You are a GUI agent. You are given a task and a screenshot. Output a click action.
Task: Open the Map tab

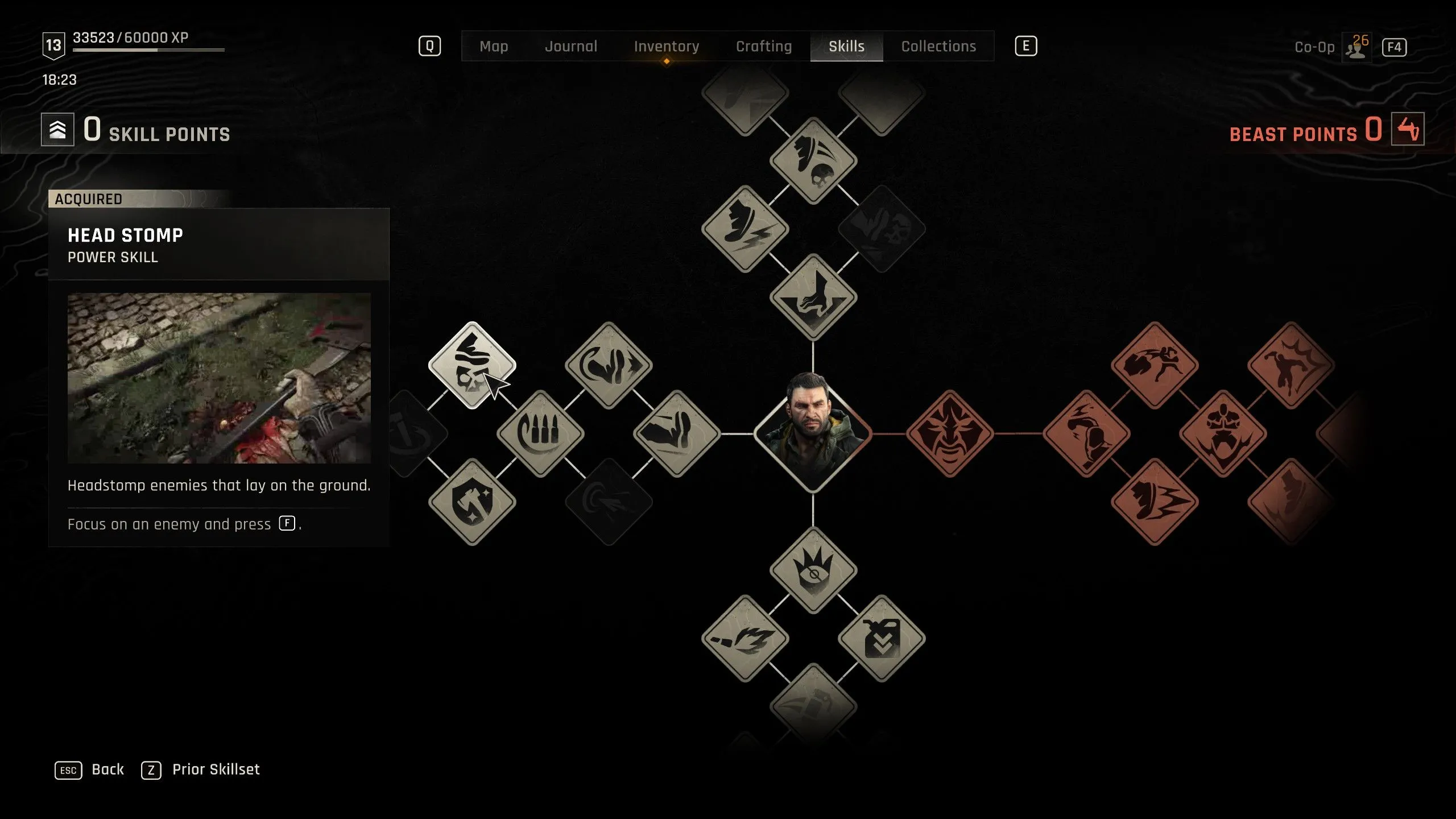tap(494, 46)
